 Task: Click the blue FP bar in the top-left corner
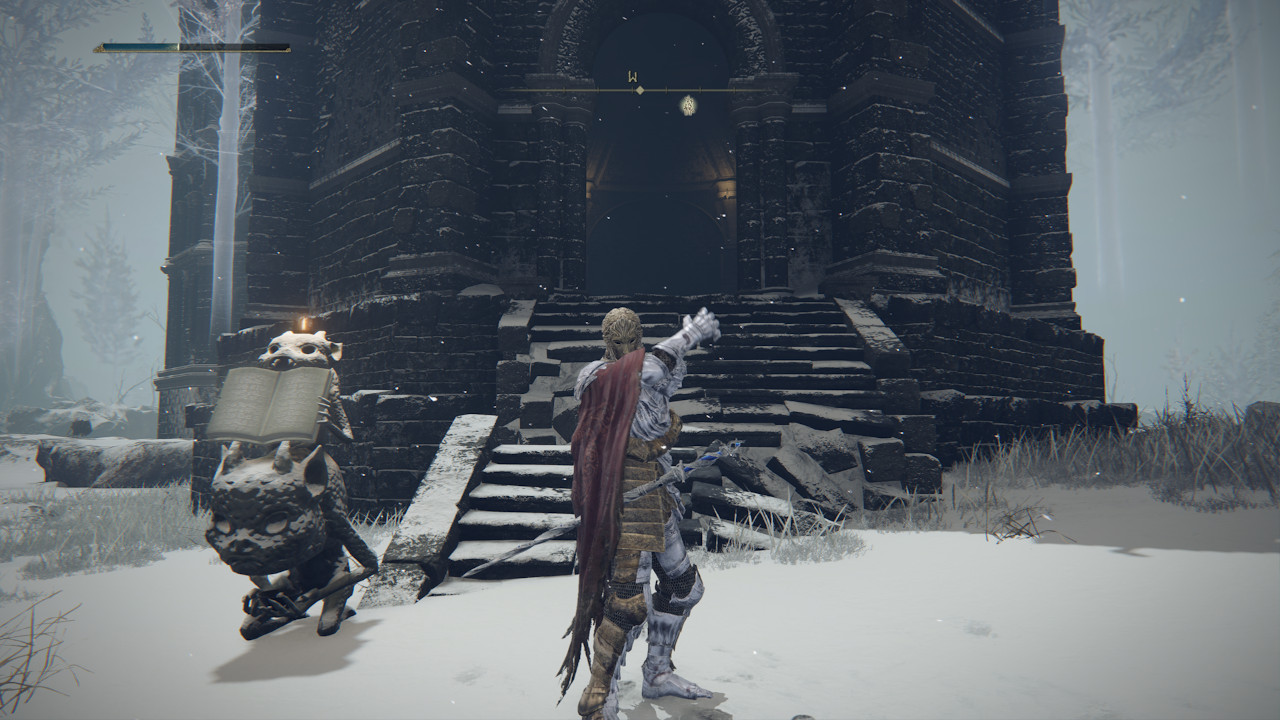pos(140,48)
